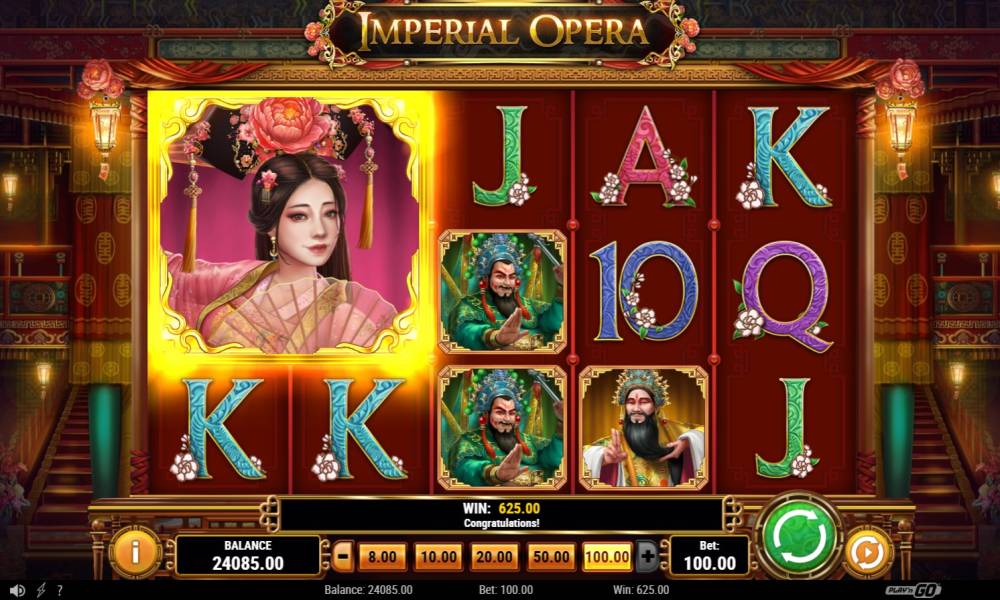Image resolution: width=1000 pixels, height=600 pixels.
Task: Set the bet to 20.00
Action: 494,556
